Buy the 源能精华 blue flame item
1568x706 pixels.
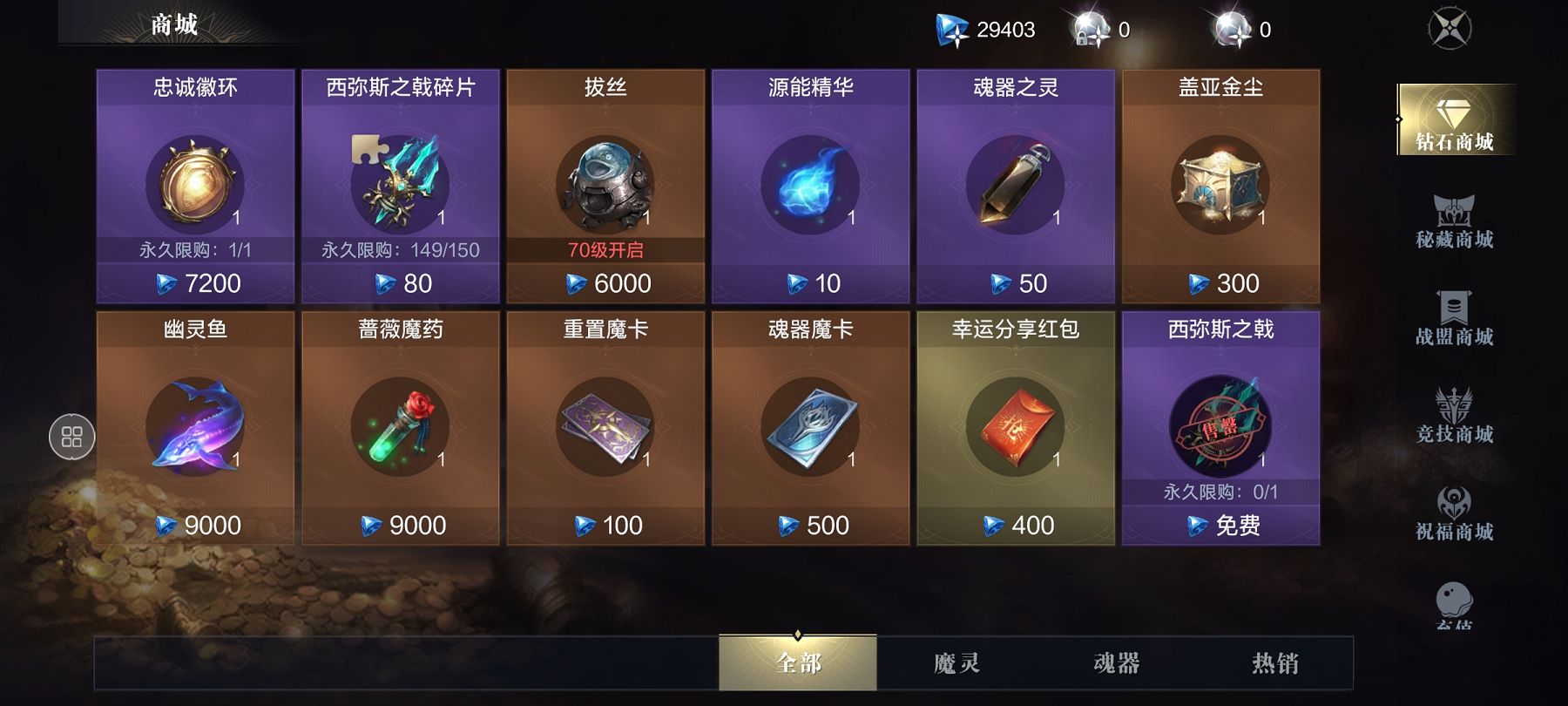(x=810, y=187)
